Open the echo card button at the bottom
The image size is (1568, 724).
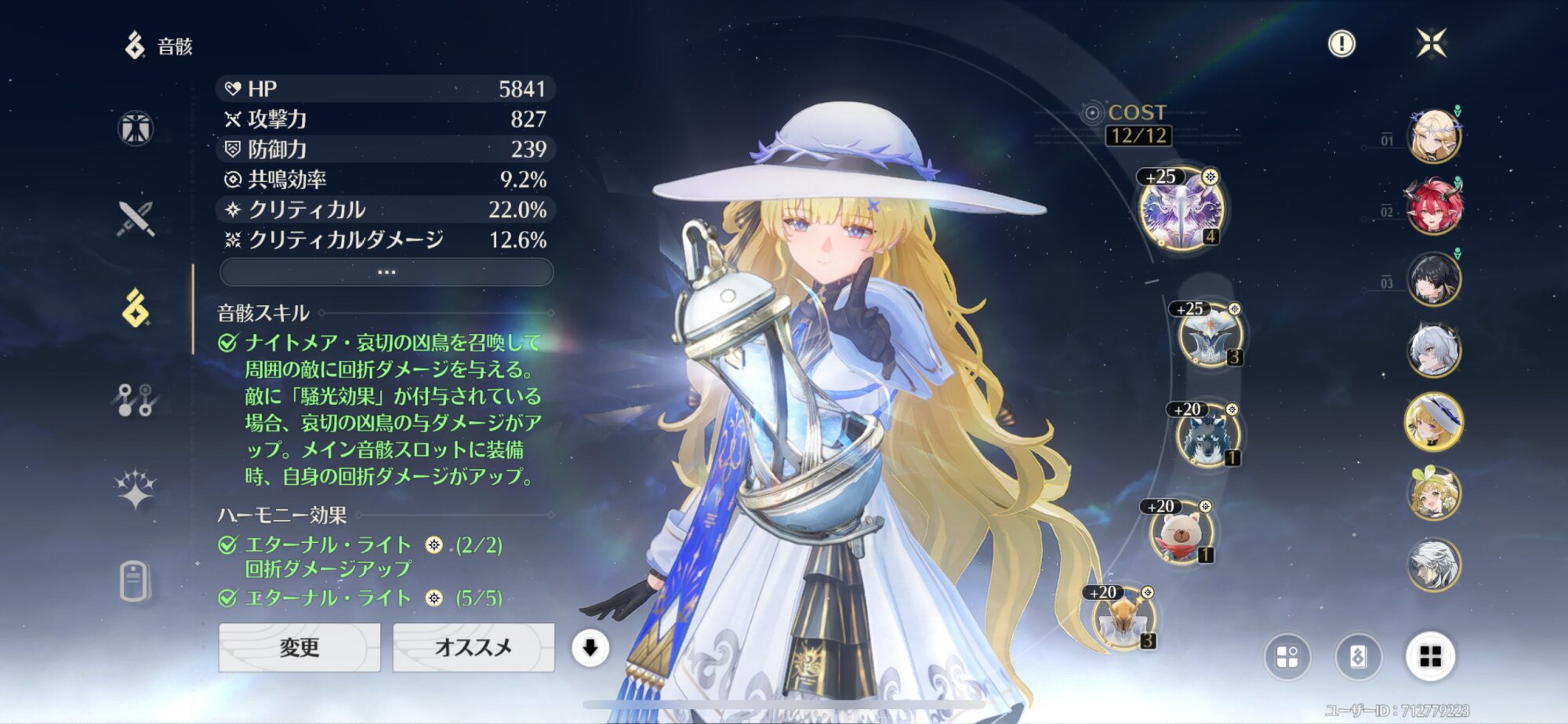point(1359,657)
